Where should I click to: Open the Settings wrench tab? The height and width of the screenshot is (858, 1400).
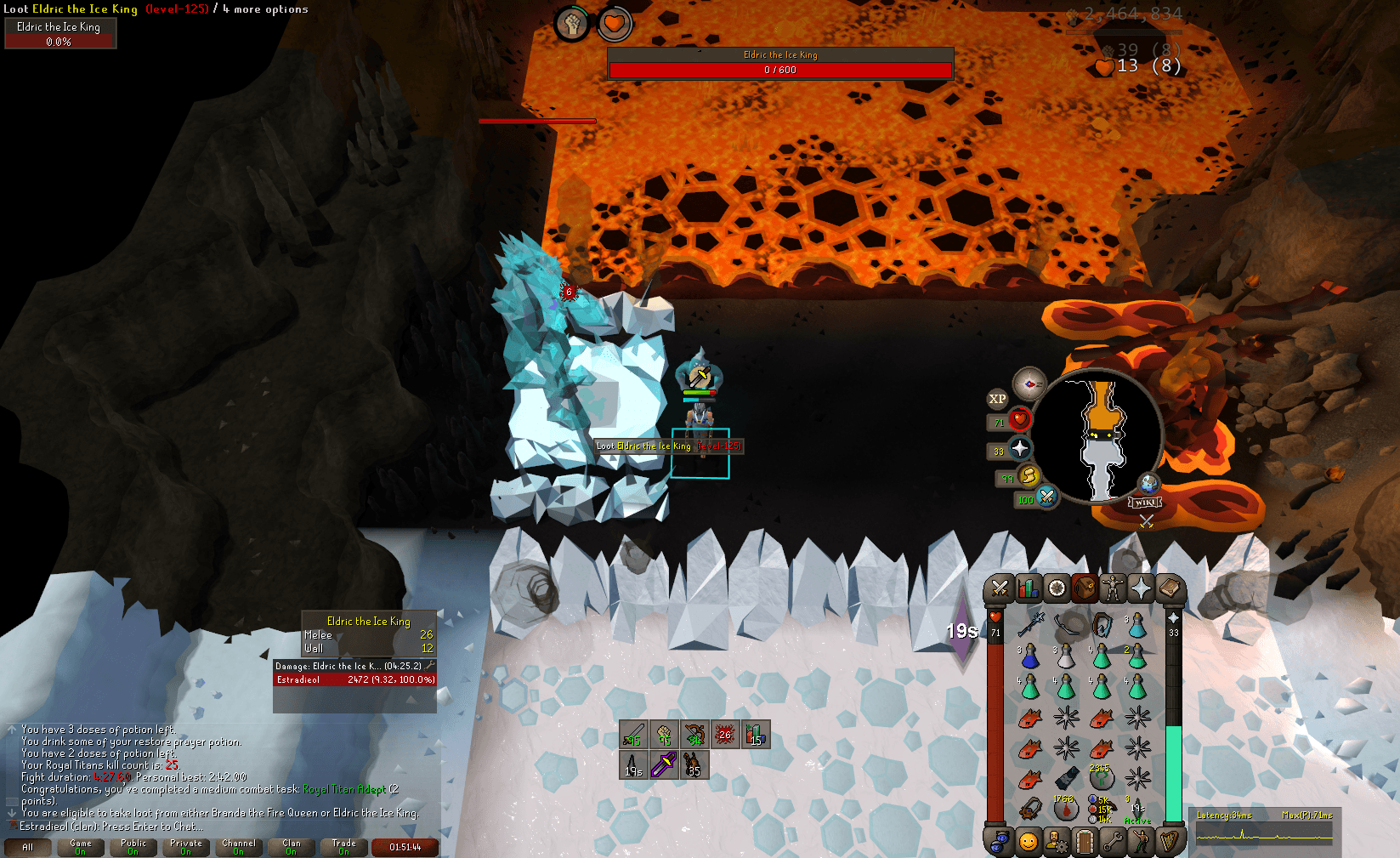(x=1112, y=840)
